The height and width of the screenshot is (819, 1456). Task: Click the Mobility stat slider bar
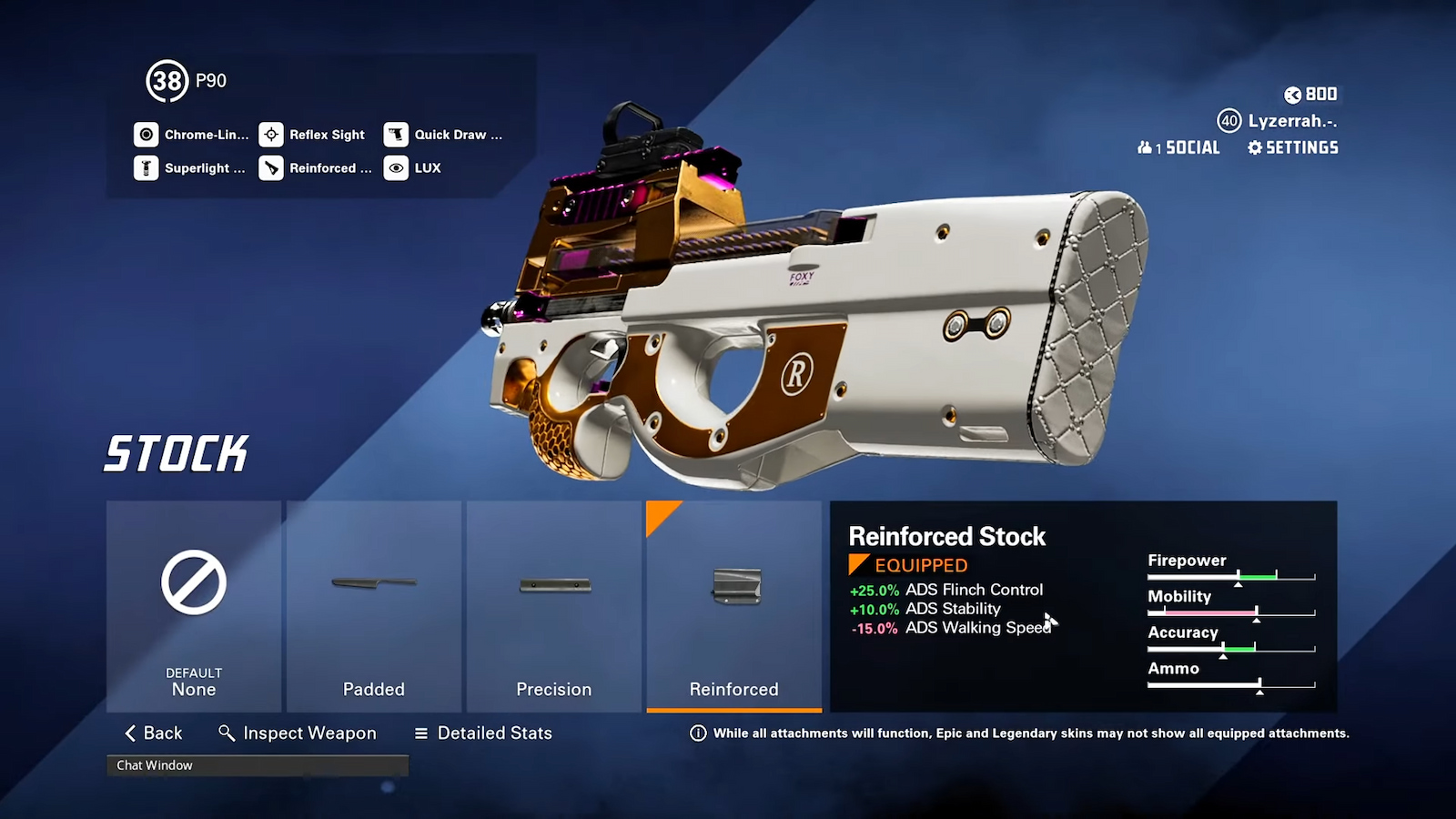1233,612
